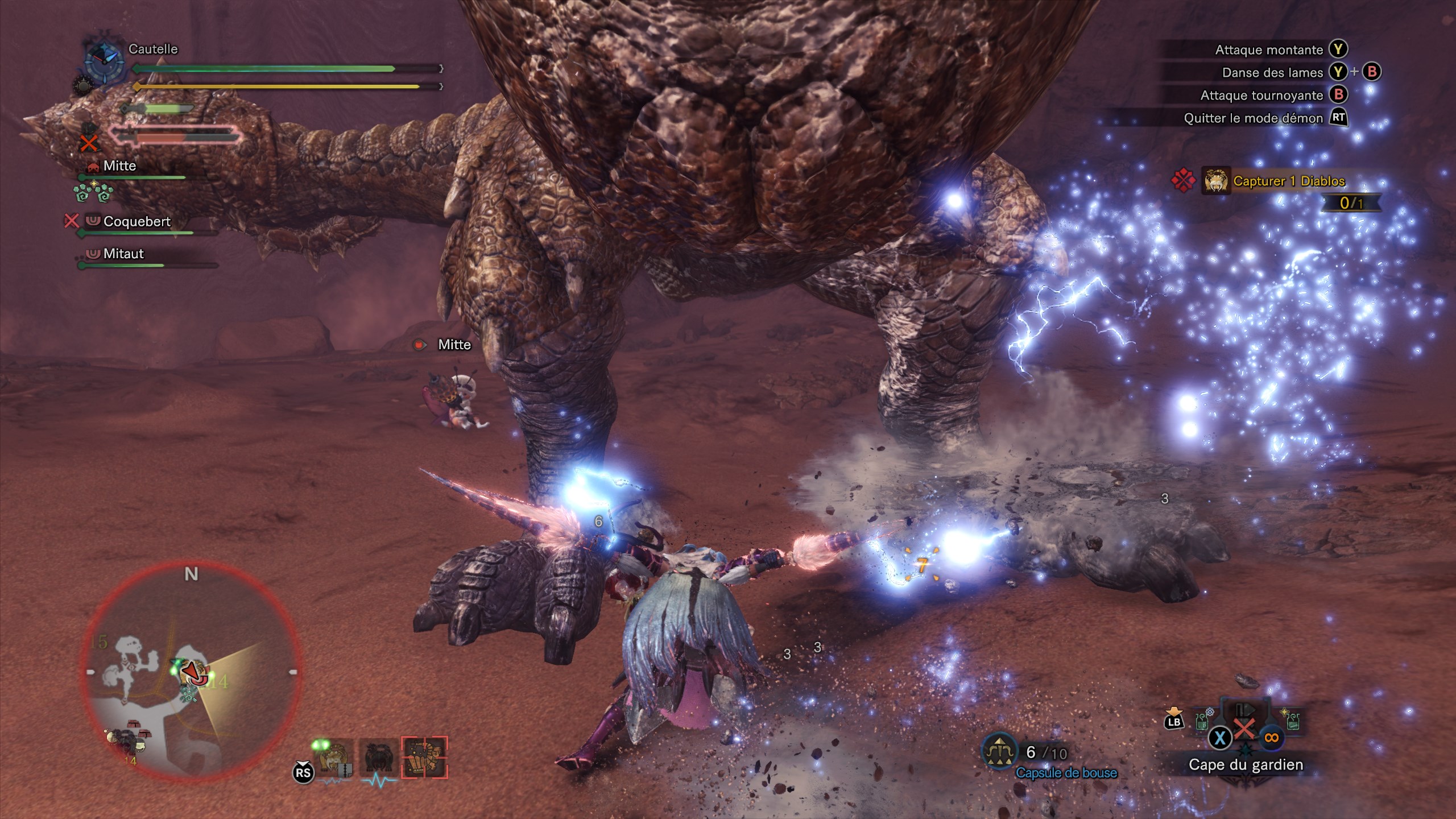Click the Capturer 1 Diablos quest objective

click(x=1288, y=181)
